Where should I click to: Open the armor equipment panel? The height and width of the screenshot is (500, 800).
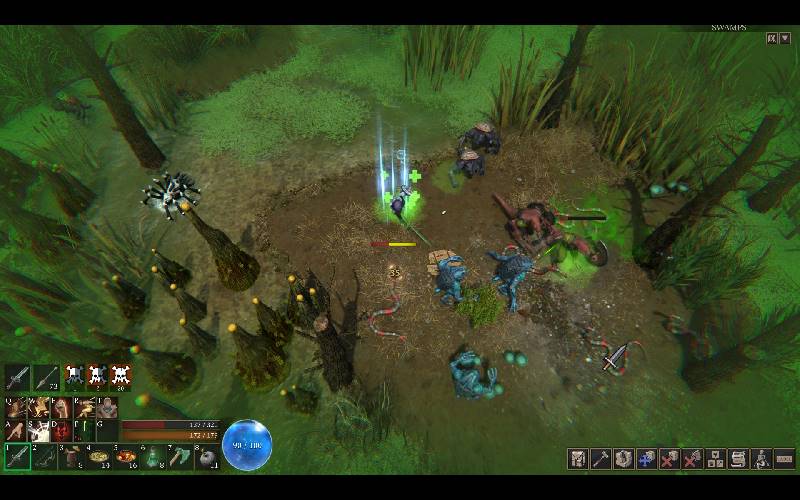tap(579, 458)
